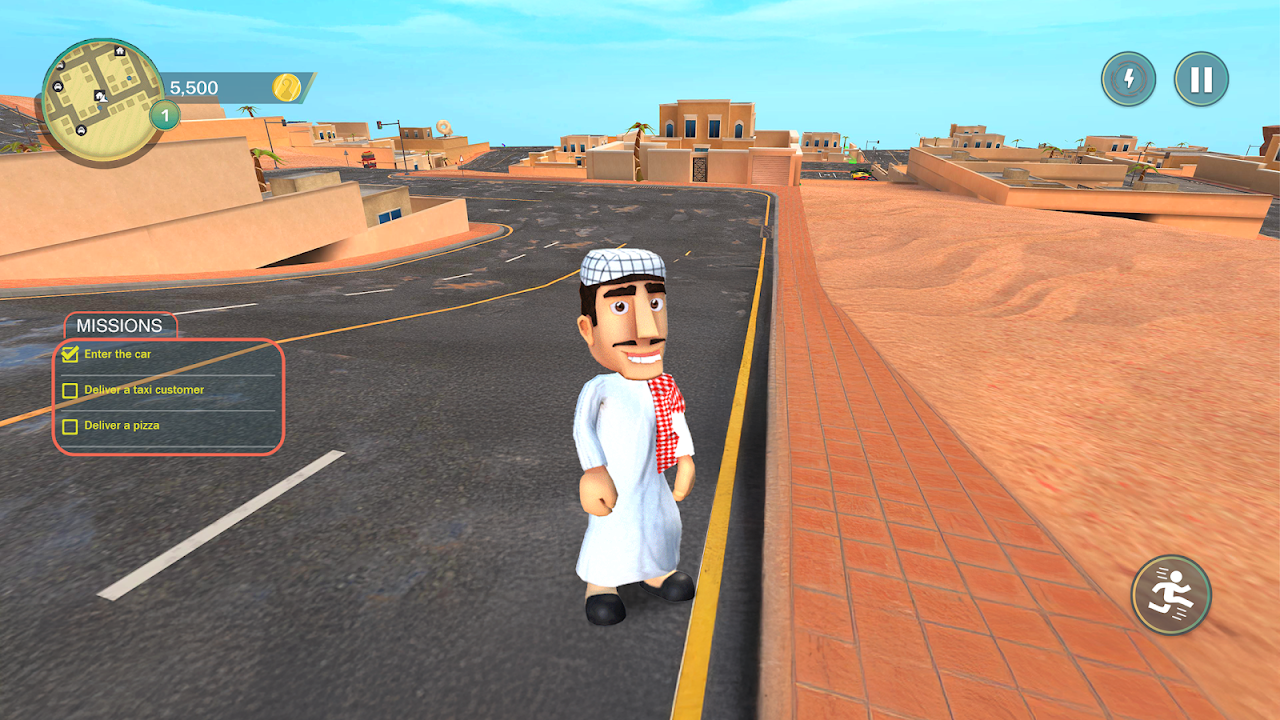Viewport: 1280px width, 720px height.
Task: Pause the game
Action: [1201, 80]
